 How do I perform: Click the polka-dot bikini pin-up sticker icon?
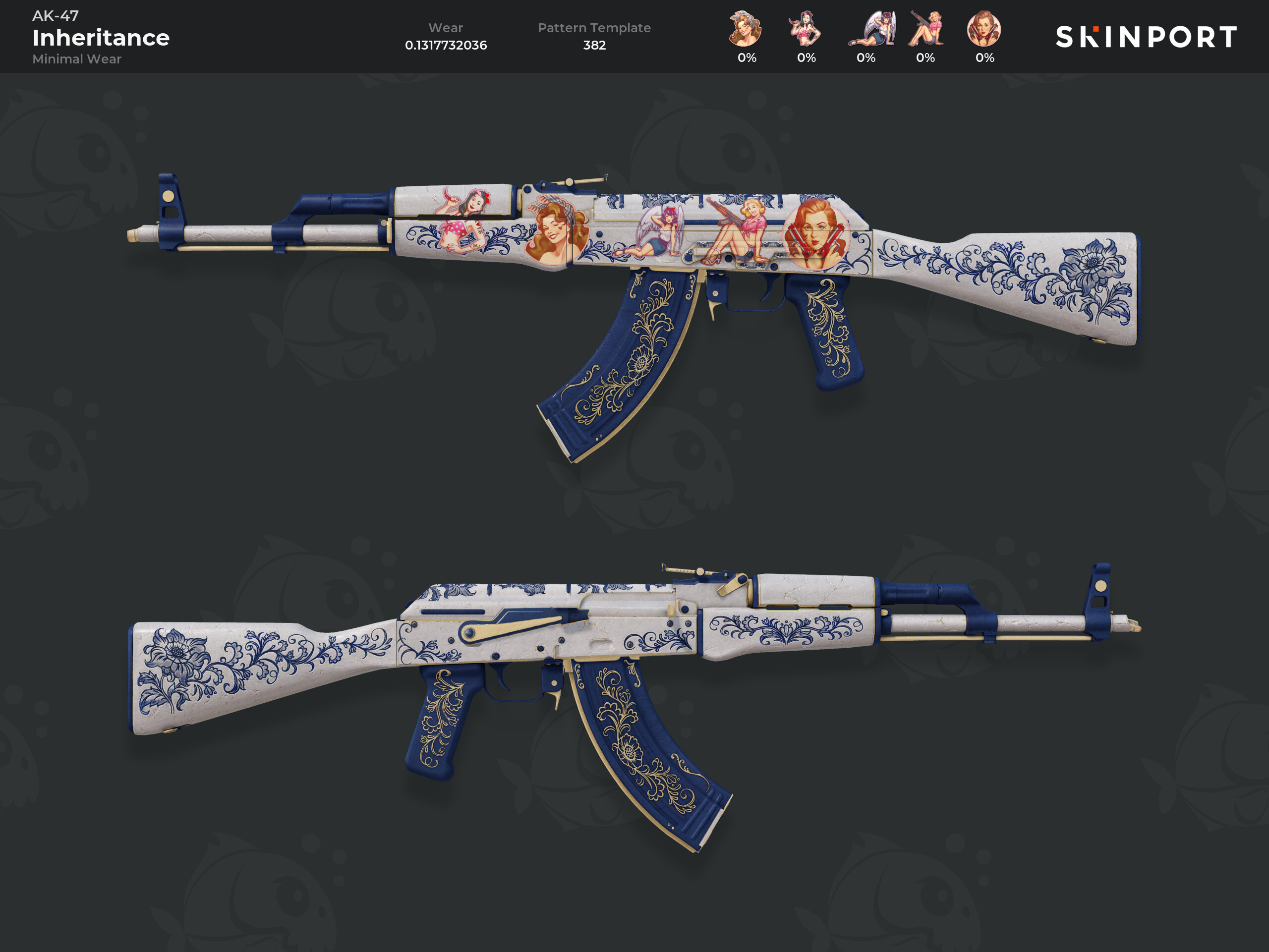pos(806,29)
